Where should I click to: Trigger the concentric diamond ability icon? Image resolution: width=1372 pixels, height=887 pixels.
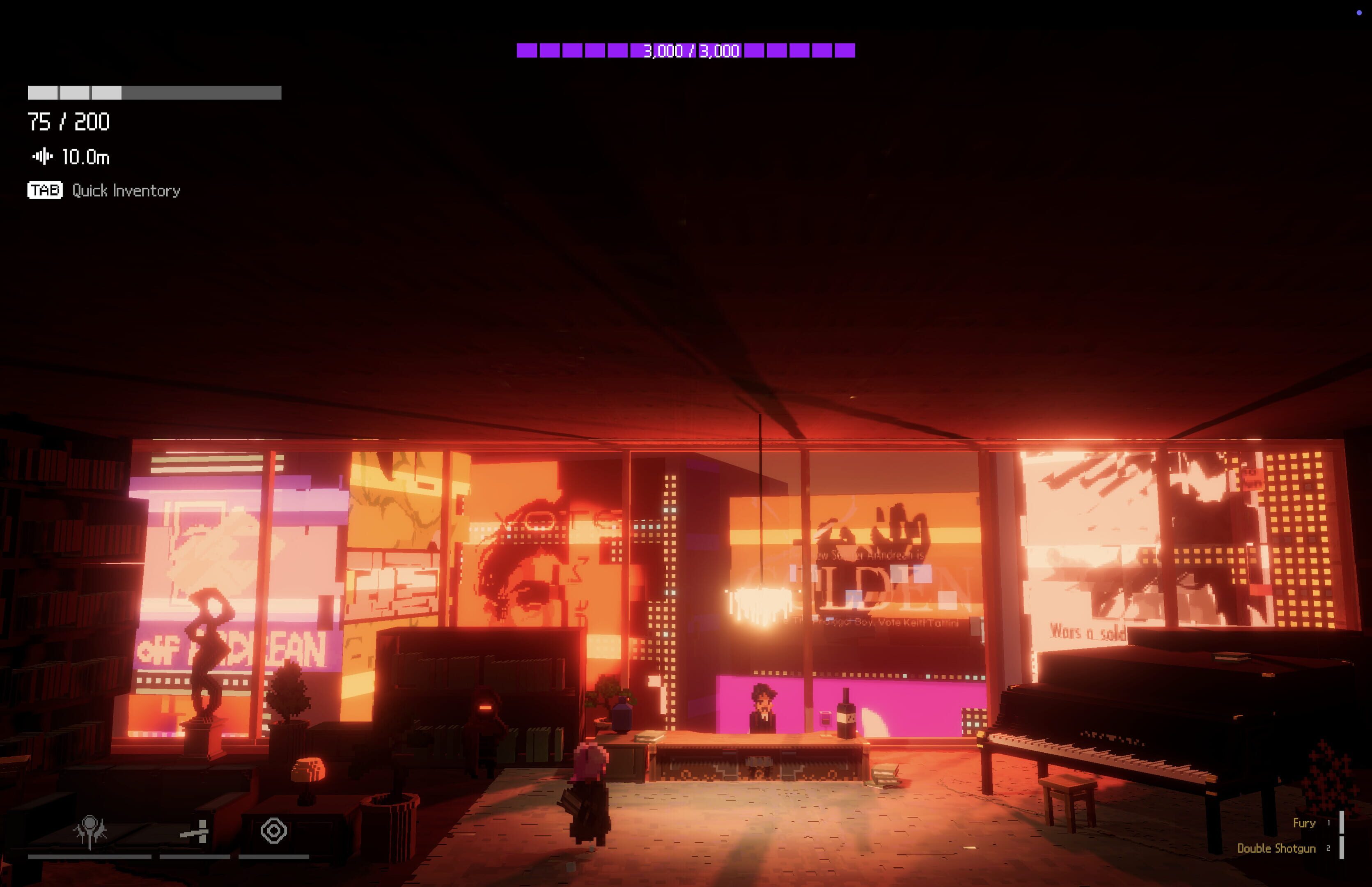tap(273, 831)
